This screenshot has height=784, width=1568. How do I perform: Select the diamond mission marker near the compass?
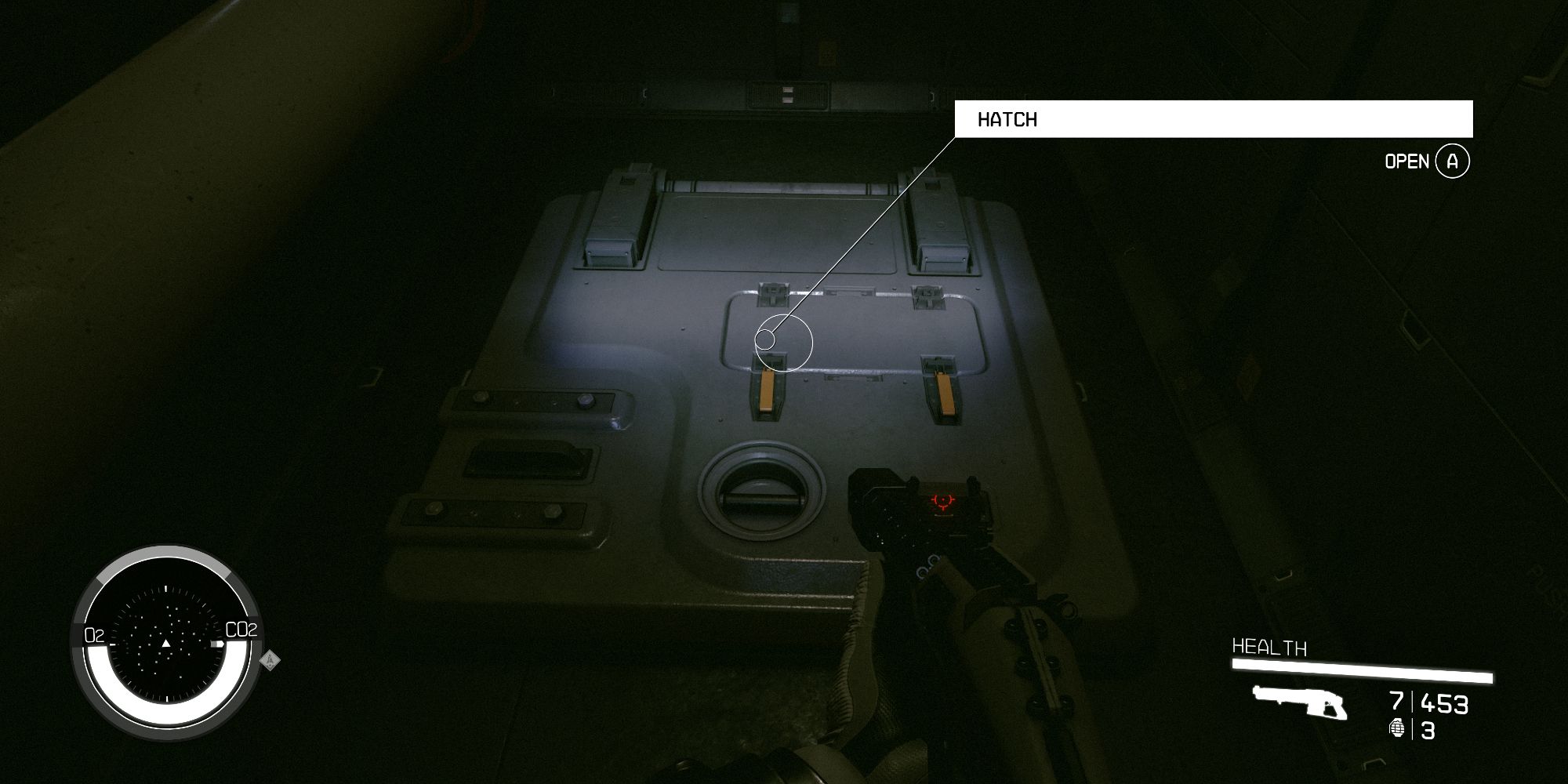point(269,662)
